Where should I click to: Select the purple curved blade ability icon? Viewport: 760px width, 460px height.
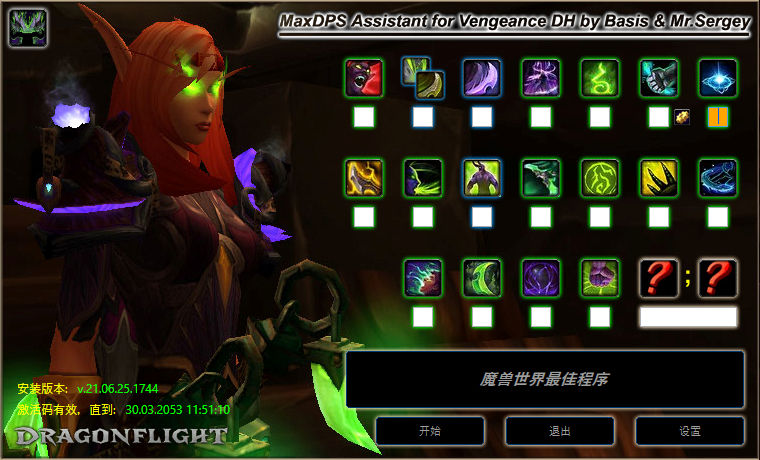[482, 78]
